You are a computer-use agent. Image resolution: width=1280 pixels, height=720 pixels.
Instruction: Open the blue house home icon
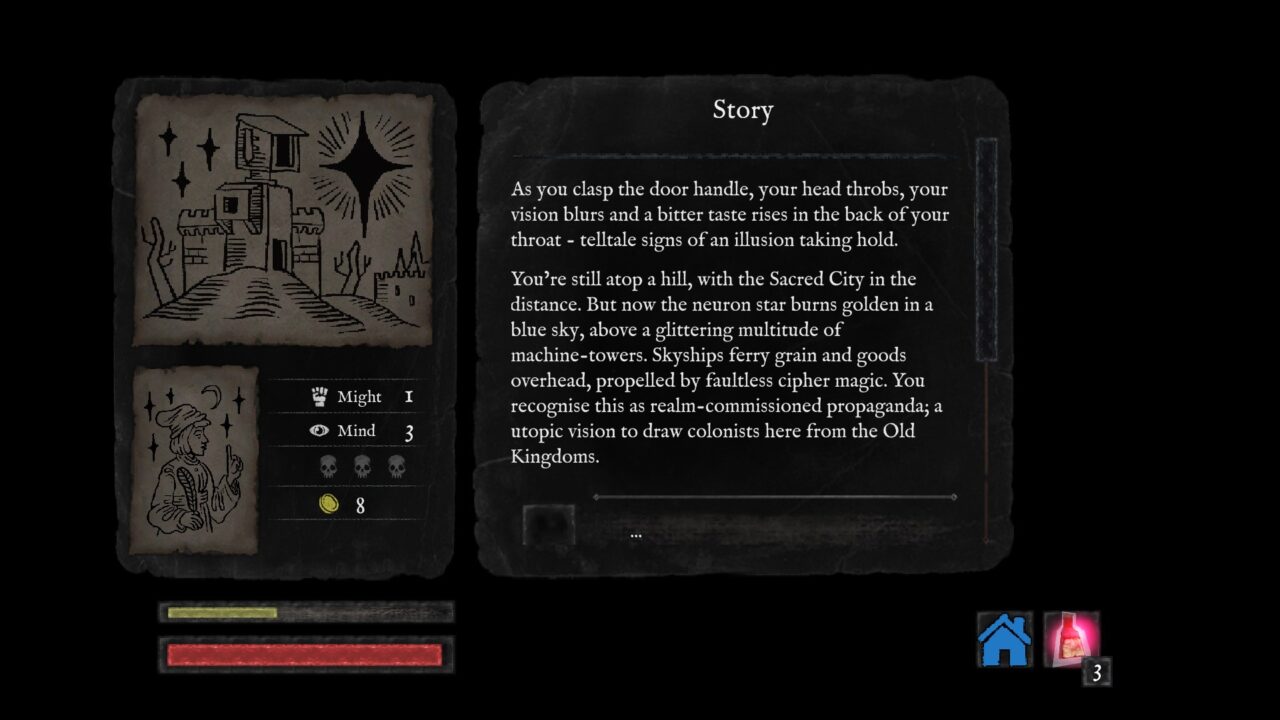[x=1004, y=640]
